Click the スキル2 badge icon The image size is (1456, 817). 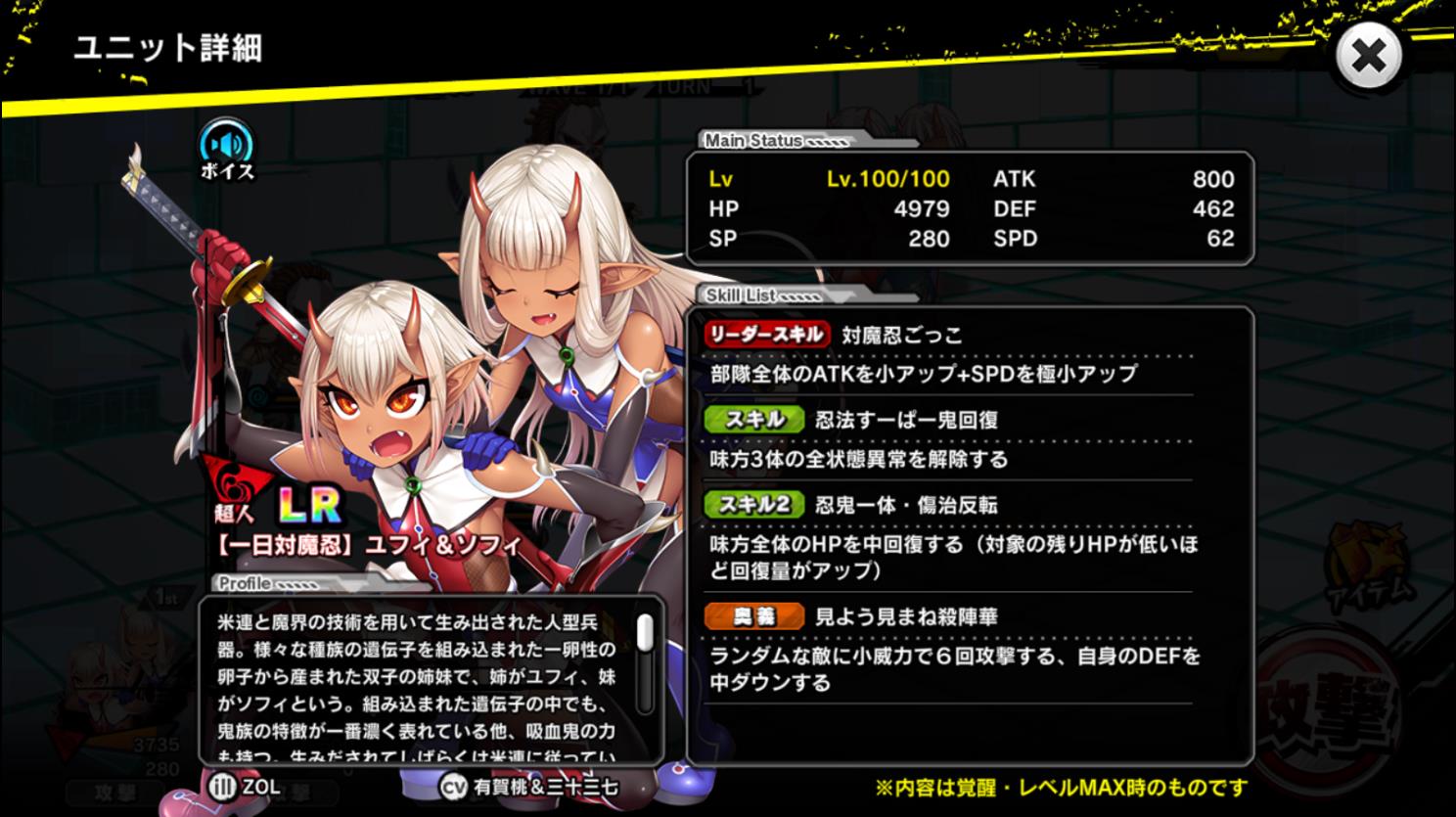(x=751, y=504)
